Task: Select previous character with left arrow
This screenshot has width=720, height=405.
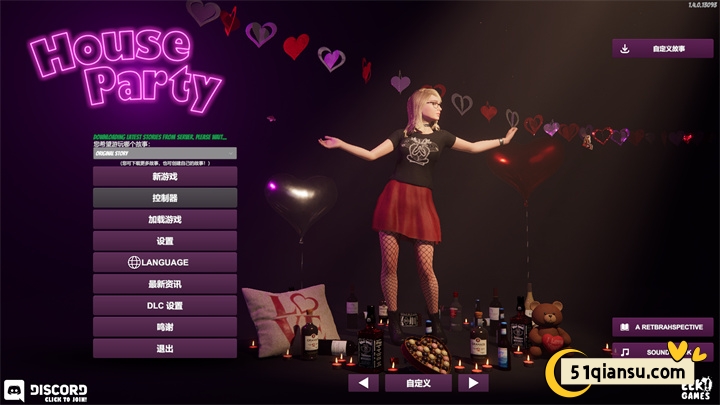Action: coord(363,383)
